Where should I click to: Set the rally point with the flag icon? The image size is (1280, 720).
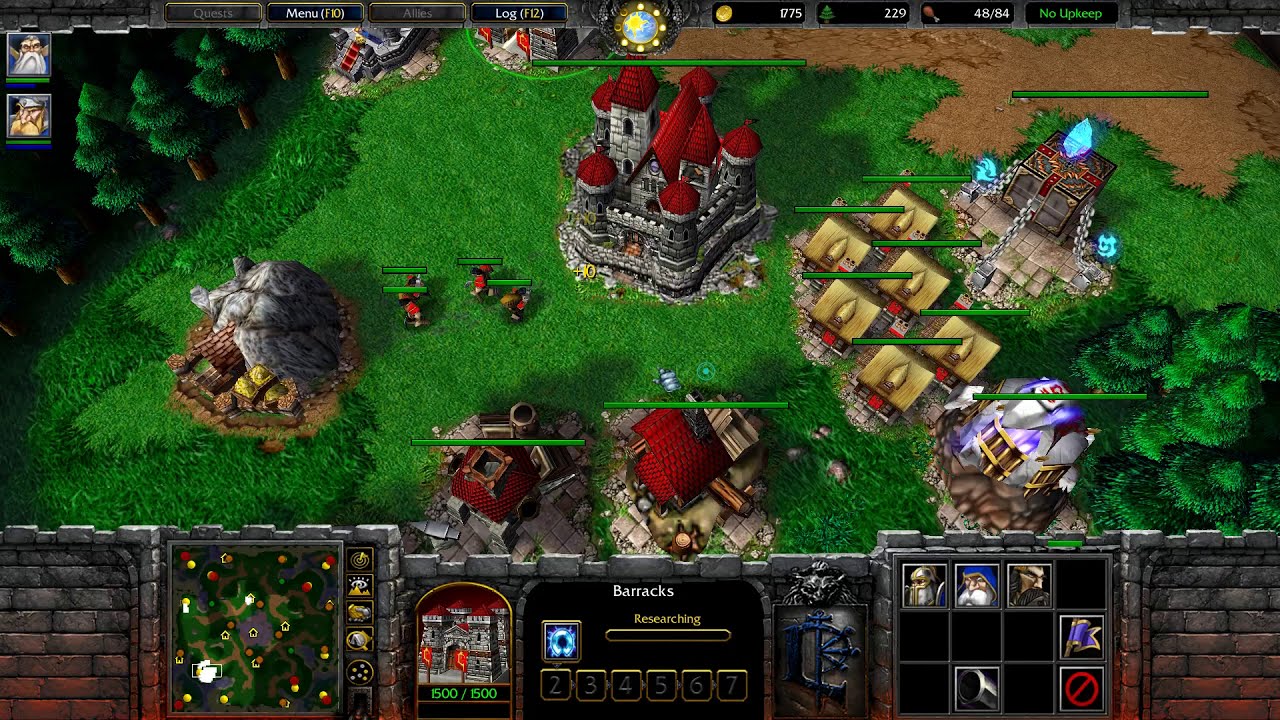point(1081,637)
